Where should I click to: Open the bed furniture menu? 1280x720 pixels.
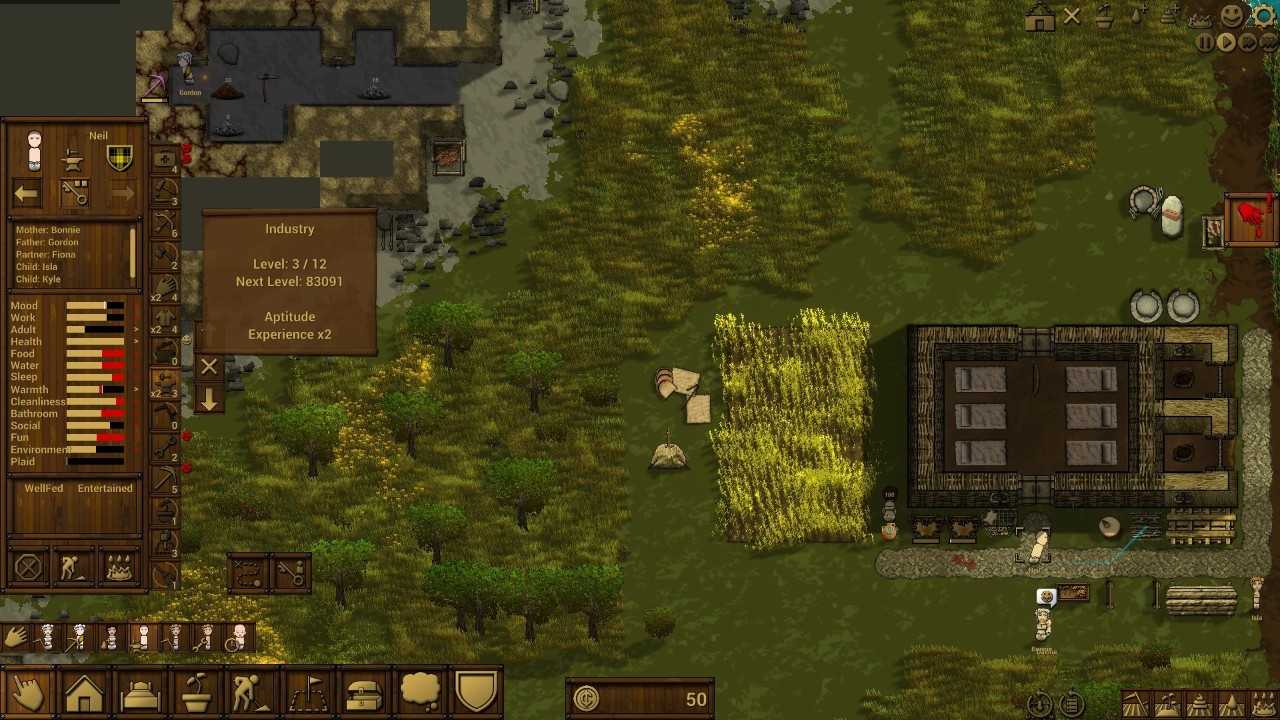(x=141, y=693)
